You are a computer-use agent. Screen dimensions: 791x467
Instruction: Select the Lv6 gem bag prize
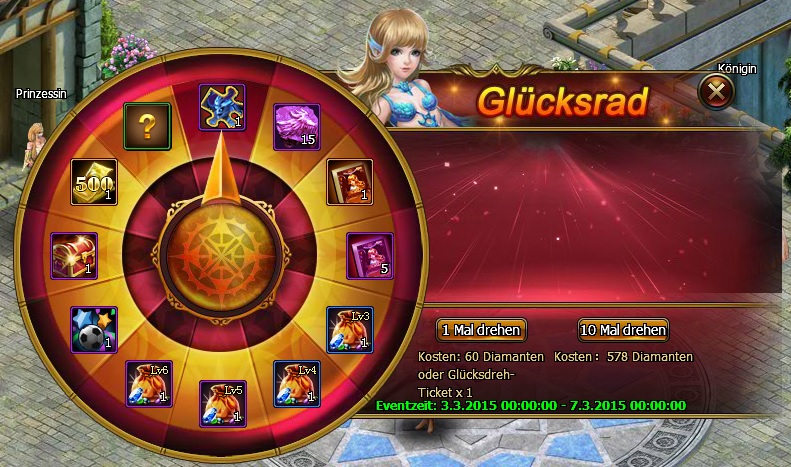(148, 383)
